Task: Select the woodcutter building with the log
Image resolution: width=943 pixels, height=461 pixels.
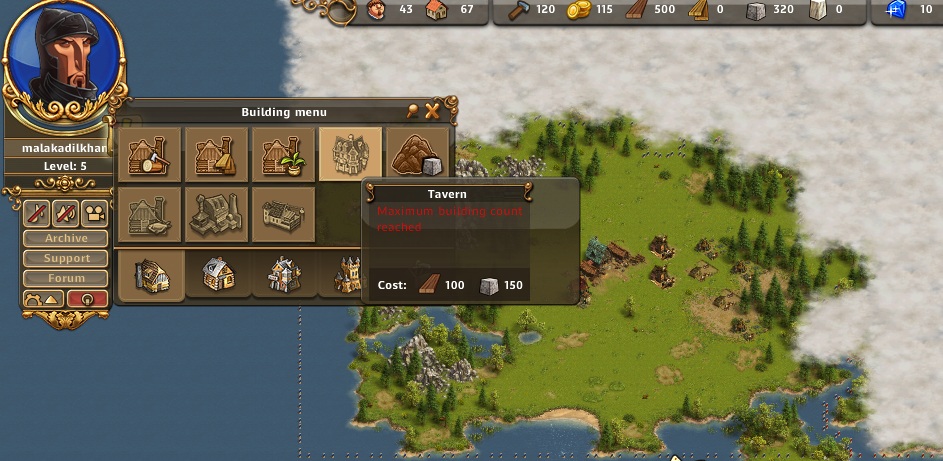Action: (x=150, y=154)
